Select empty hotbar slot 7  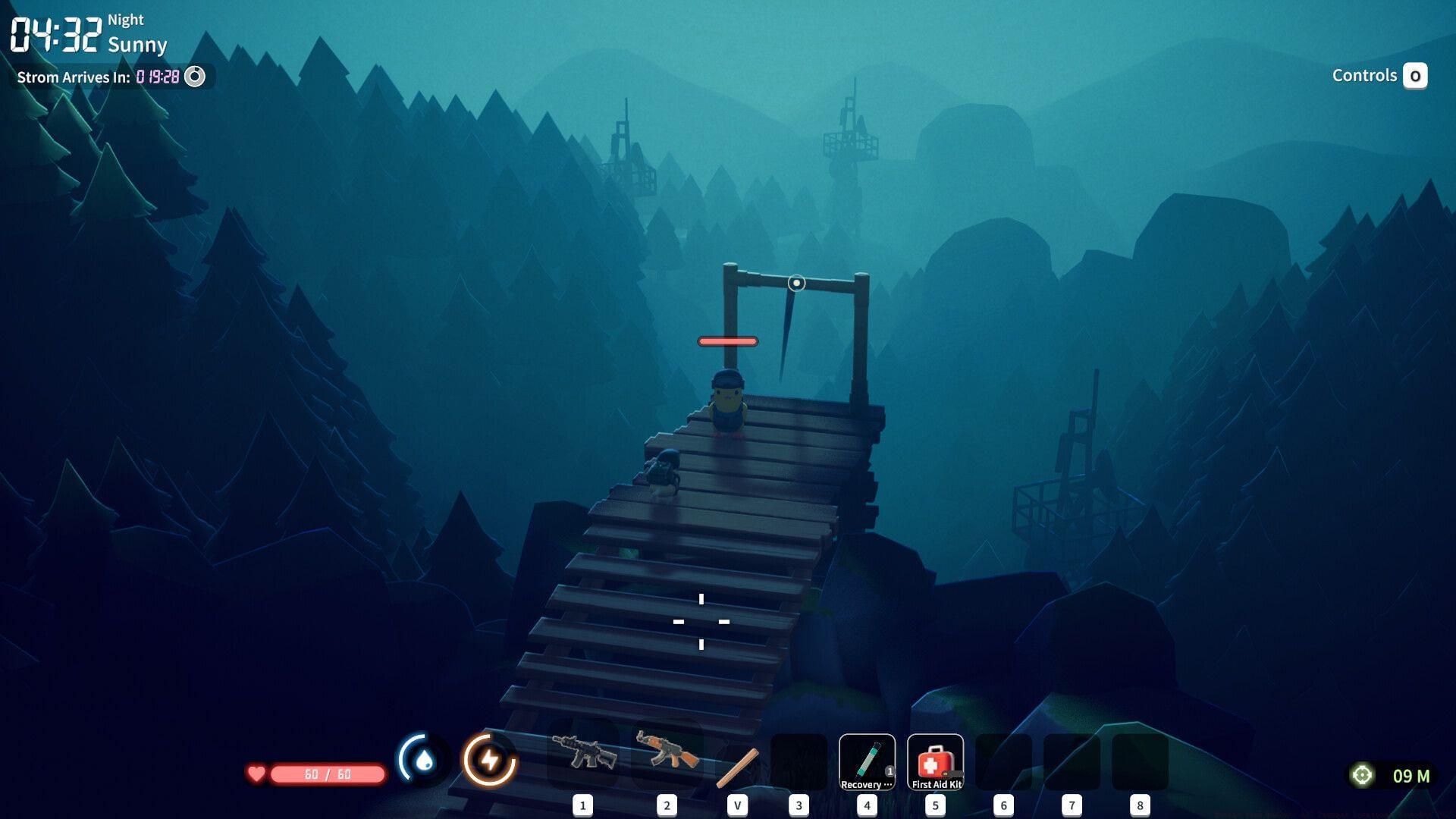[1072, 762]
